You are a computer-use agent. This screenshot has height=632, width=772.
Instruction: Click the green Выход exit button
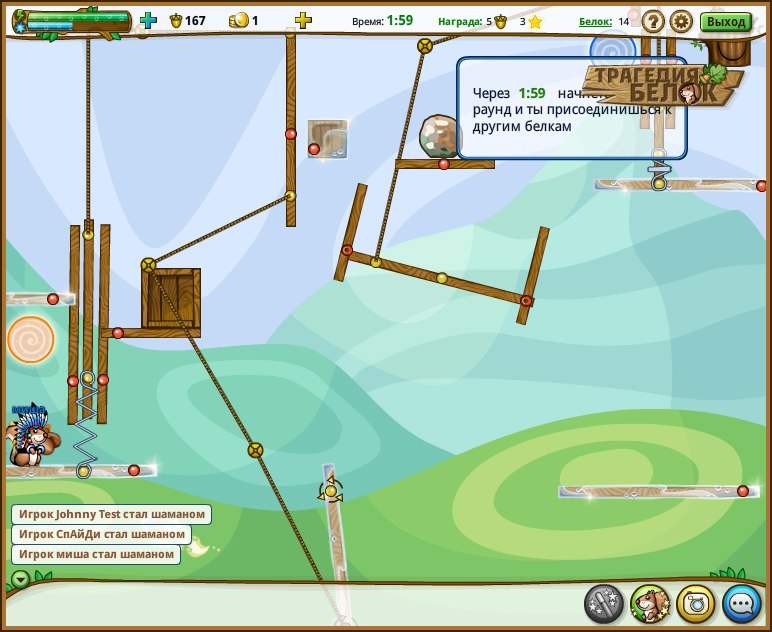[x=725, y=21]
